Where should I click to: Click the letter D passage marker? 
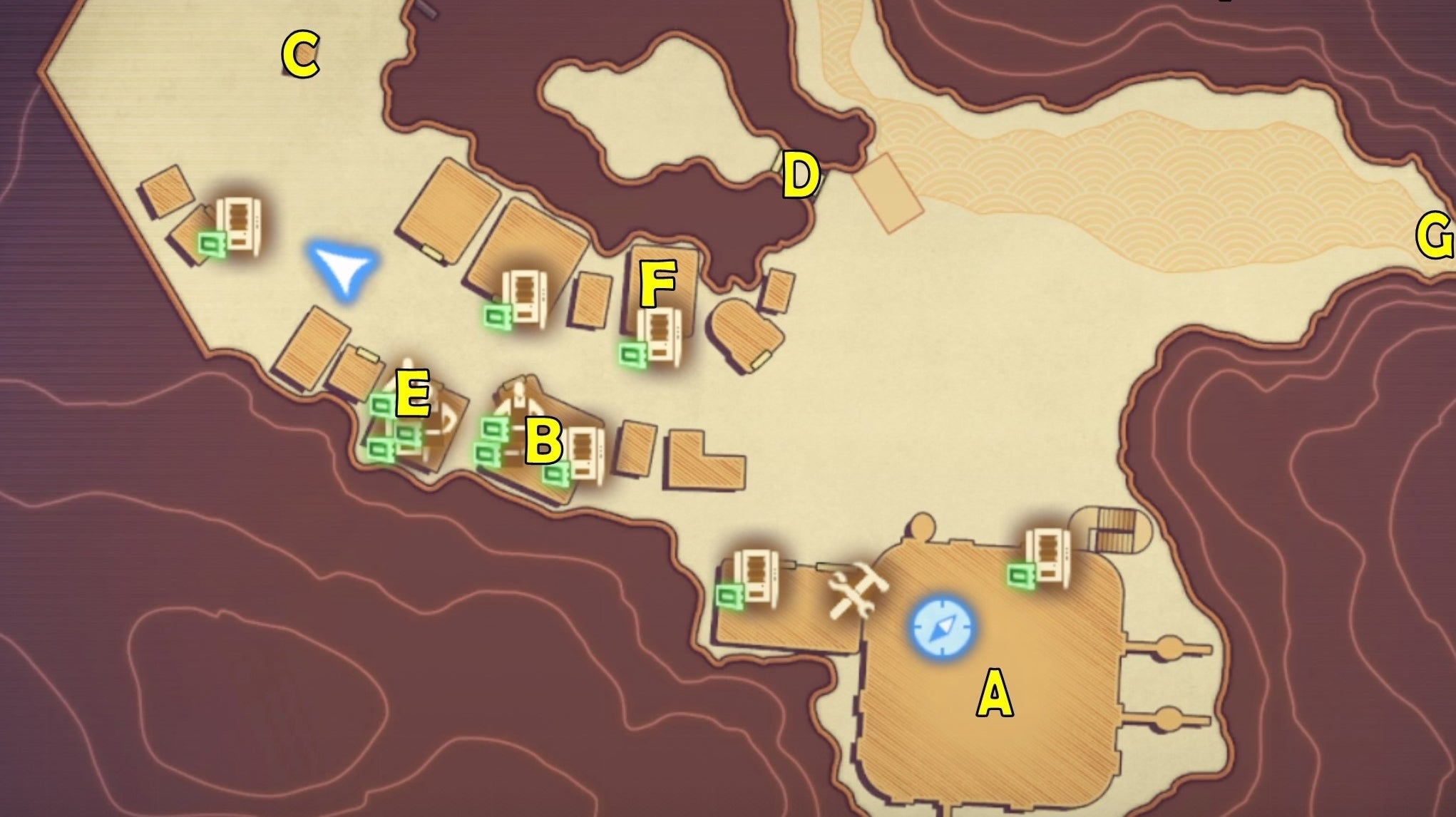pos(800,173)
